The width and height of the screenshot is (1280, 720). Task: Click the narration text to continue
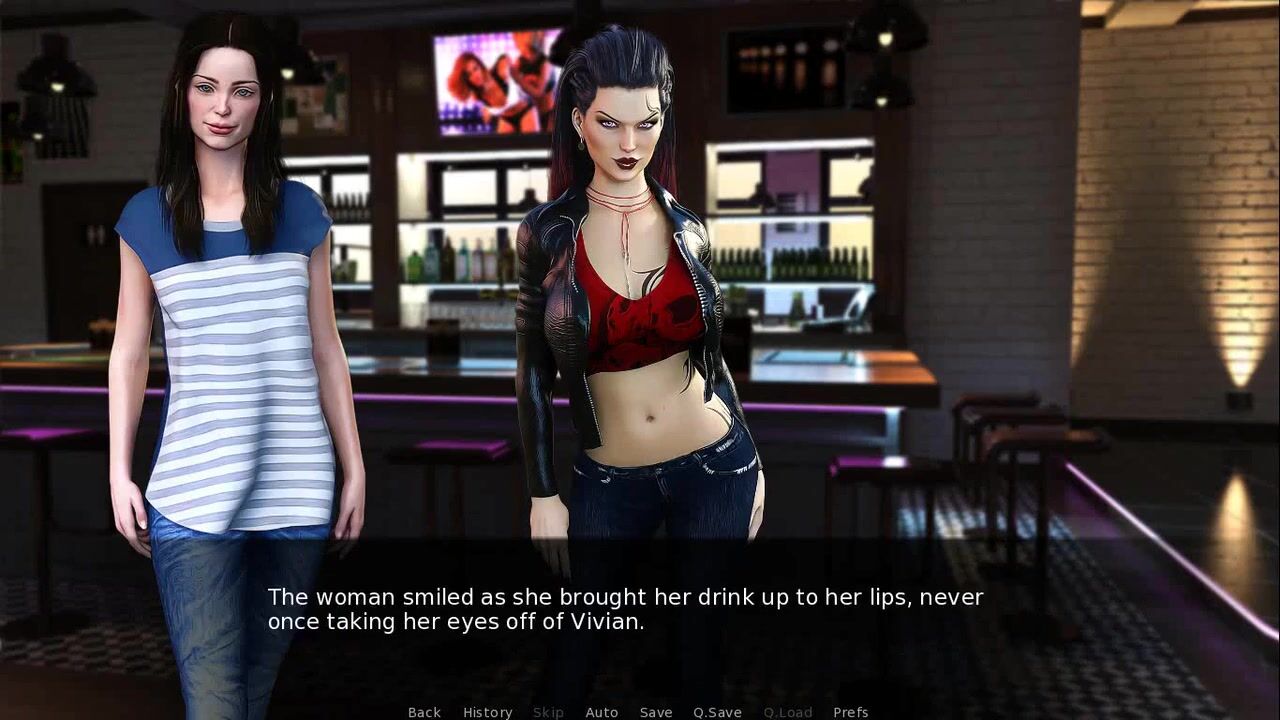[625, 609]
